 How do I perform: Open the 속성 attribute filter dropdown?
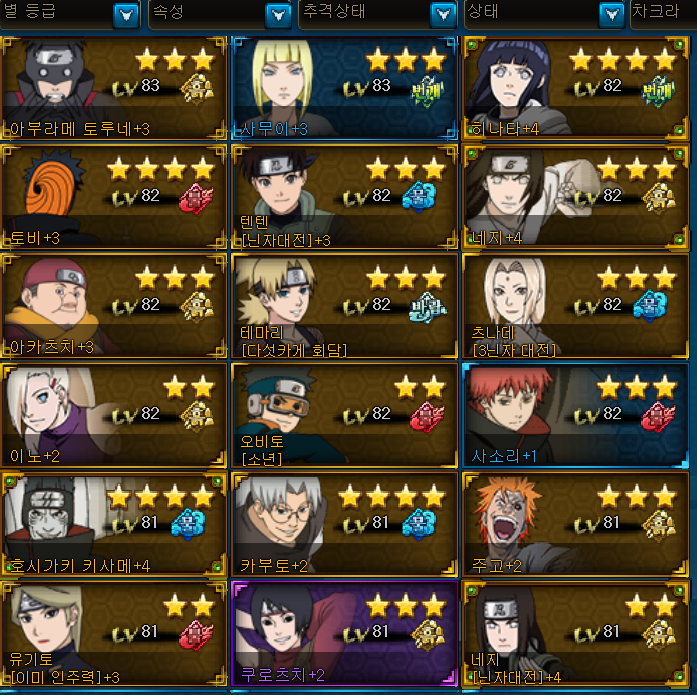pyautogui.click(x=278, y=15)
